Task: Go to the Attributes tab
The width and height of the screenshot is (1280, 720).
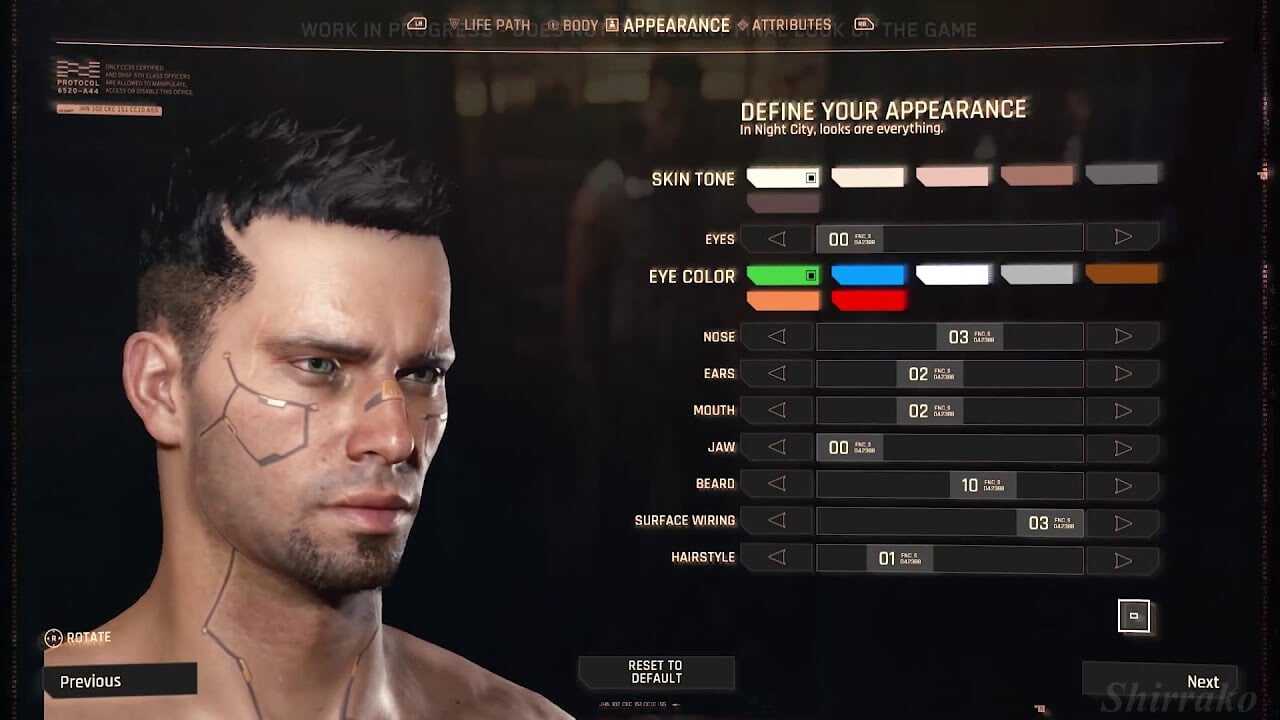Action: pos(784,25)
